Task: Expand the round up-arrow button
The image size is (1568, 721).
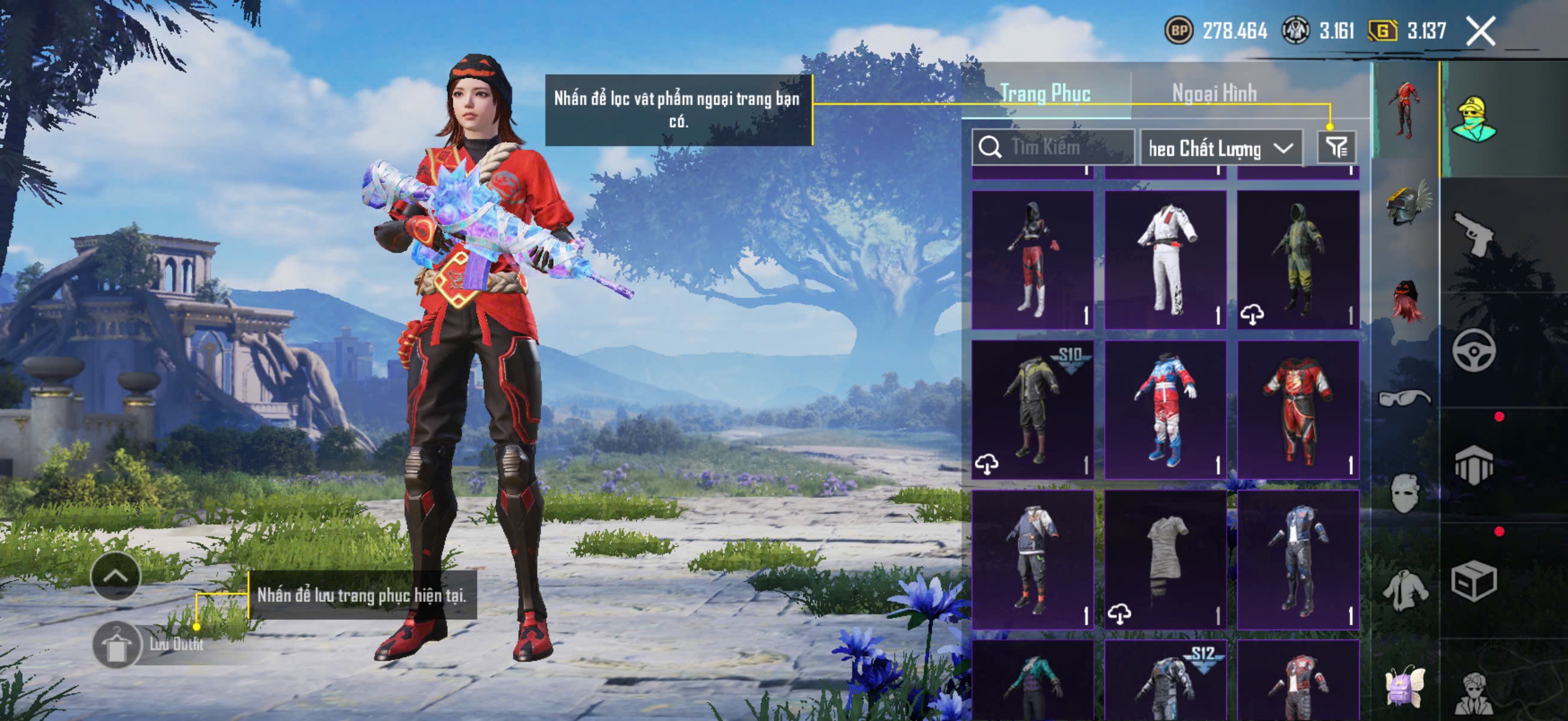Action: (115, 576)
